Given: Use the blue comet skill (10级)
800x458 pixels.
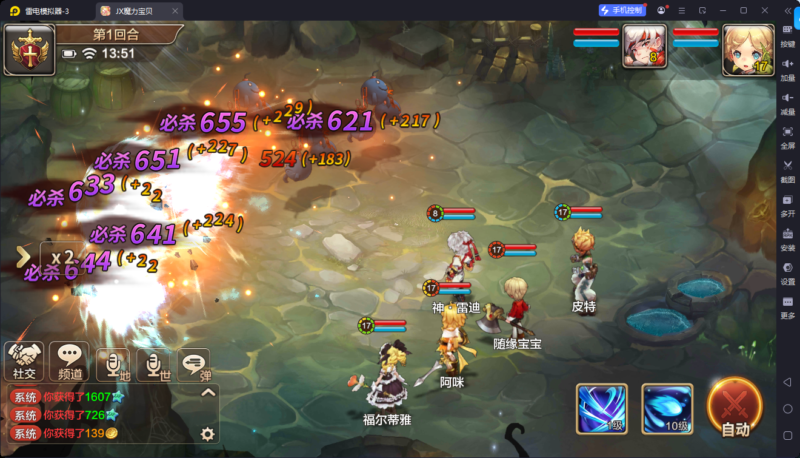Looking at the screenshot, I should 667,407.
